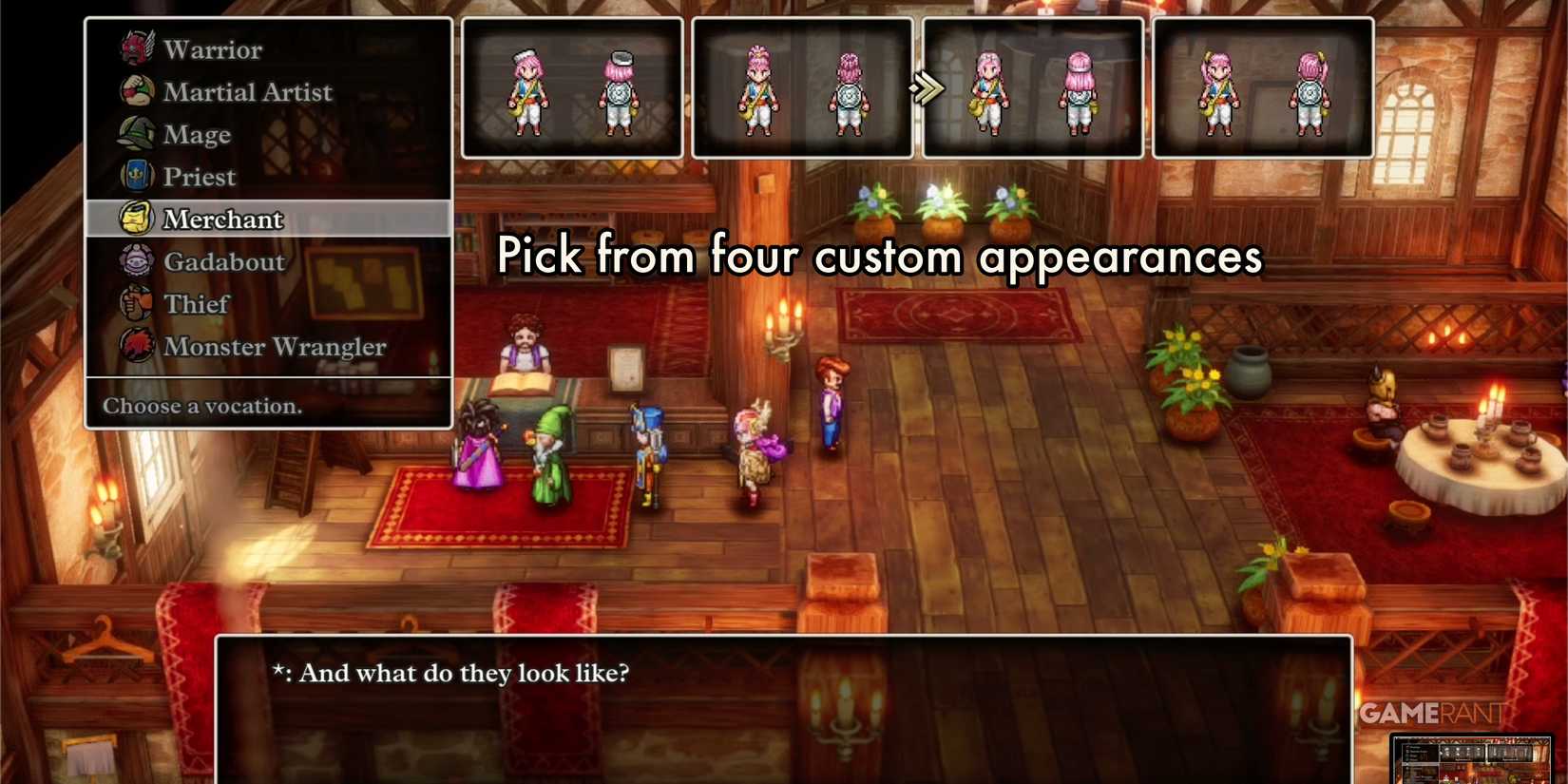This screenshot has height=784, width=1568.
Task: Select the second custom appearance option
Action: [803, 86]
